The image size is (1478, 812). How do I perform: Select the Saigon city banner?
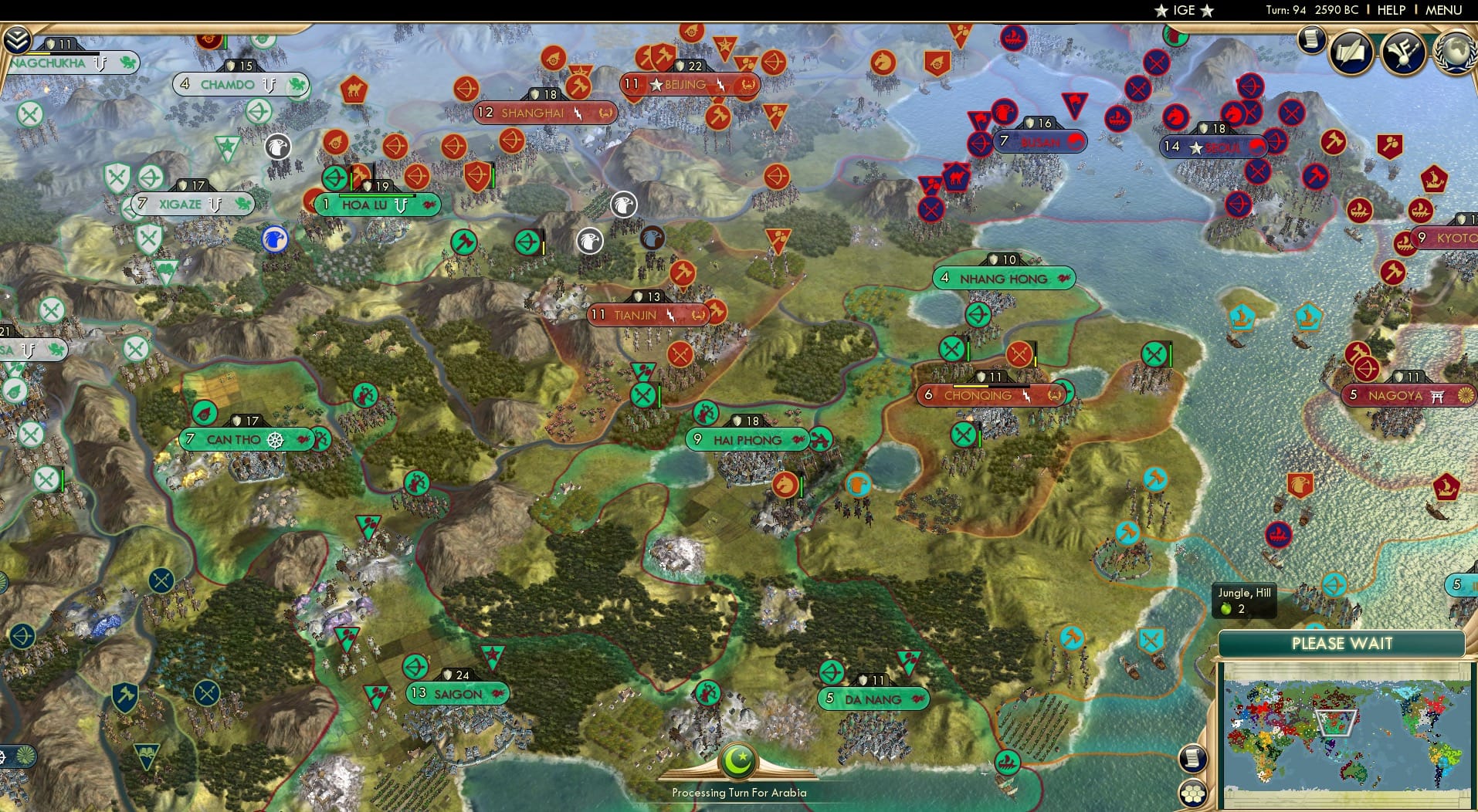[457, 693]
